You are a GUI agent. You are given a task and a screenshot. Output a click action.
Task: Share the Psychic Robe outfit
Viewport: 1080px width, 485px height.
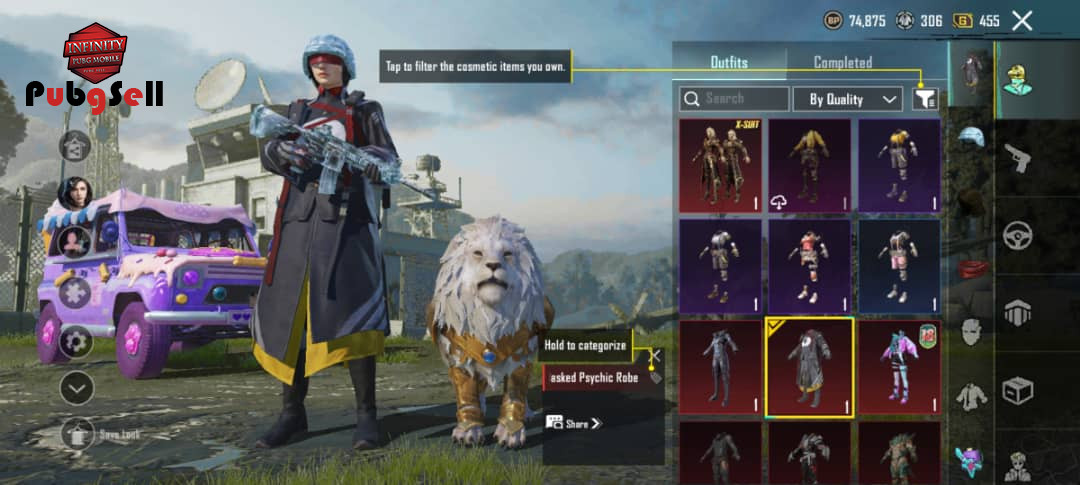point(575,423)
